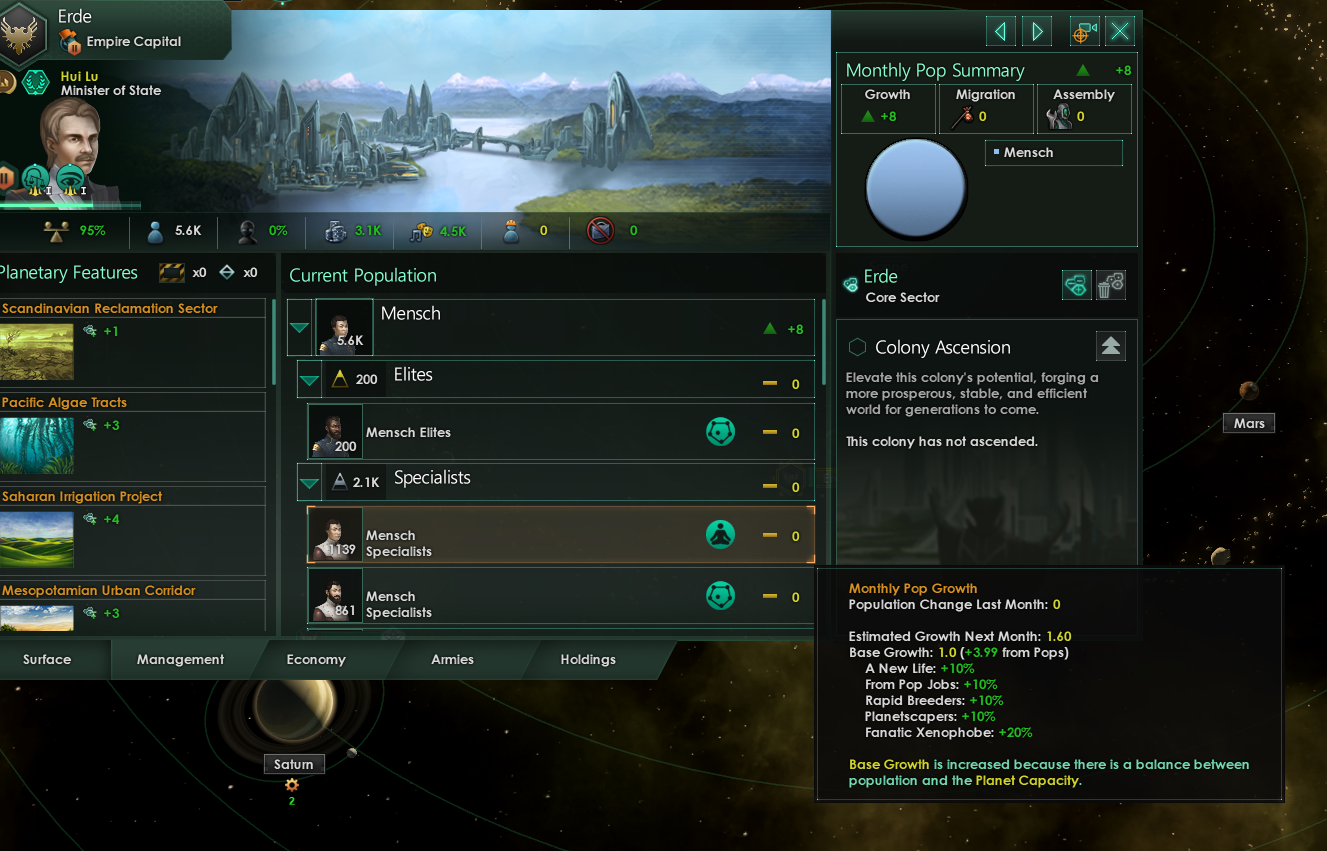Open the Colony Ascension upgrade button
The height and width of the screenshot is (851, 1327).
pyautogui.click(x=1110, y=346)
